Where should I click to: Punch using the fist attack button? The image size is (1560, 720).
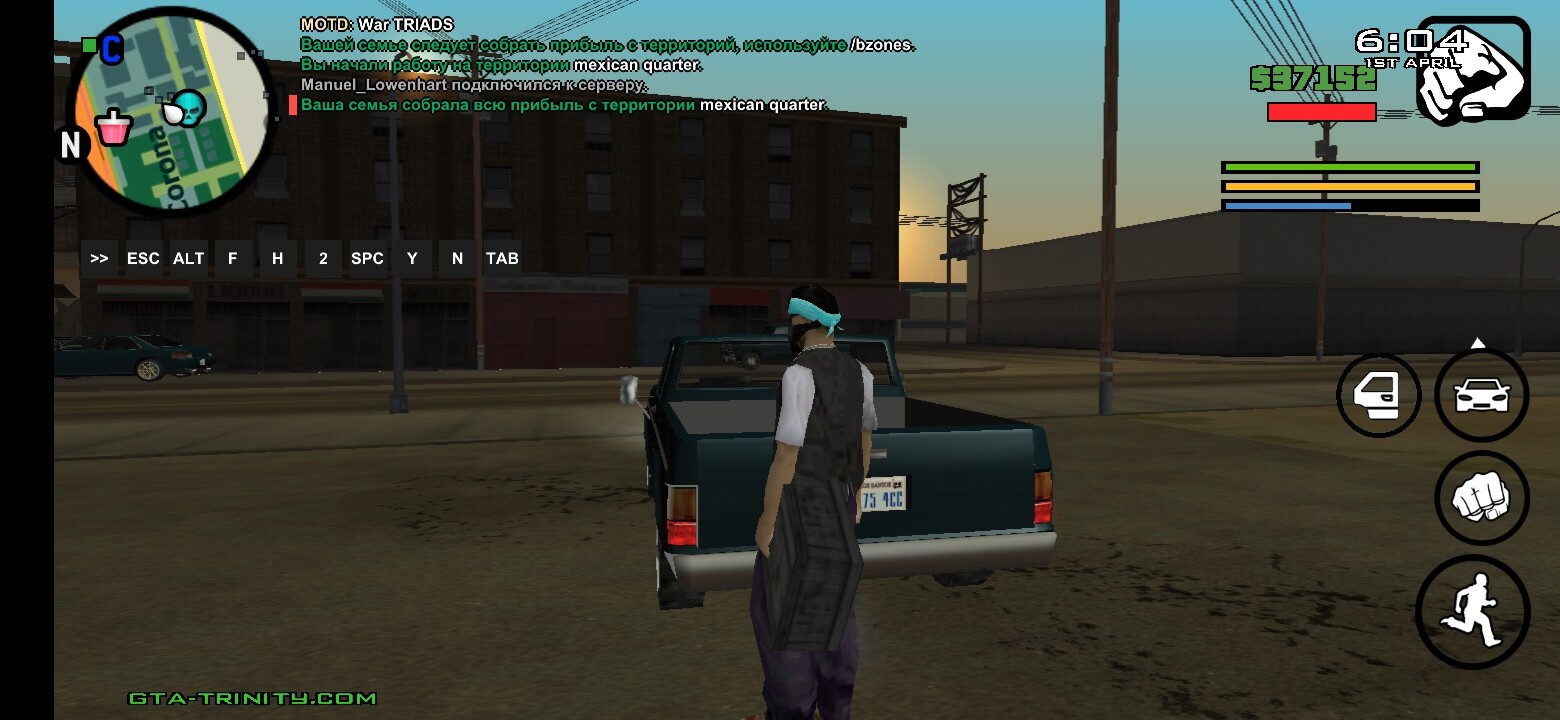coord(1481,498)
